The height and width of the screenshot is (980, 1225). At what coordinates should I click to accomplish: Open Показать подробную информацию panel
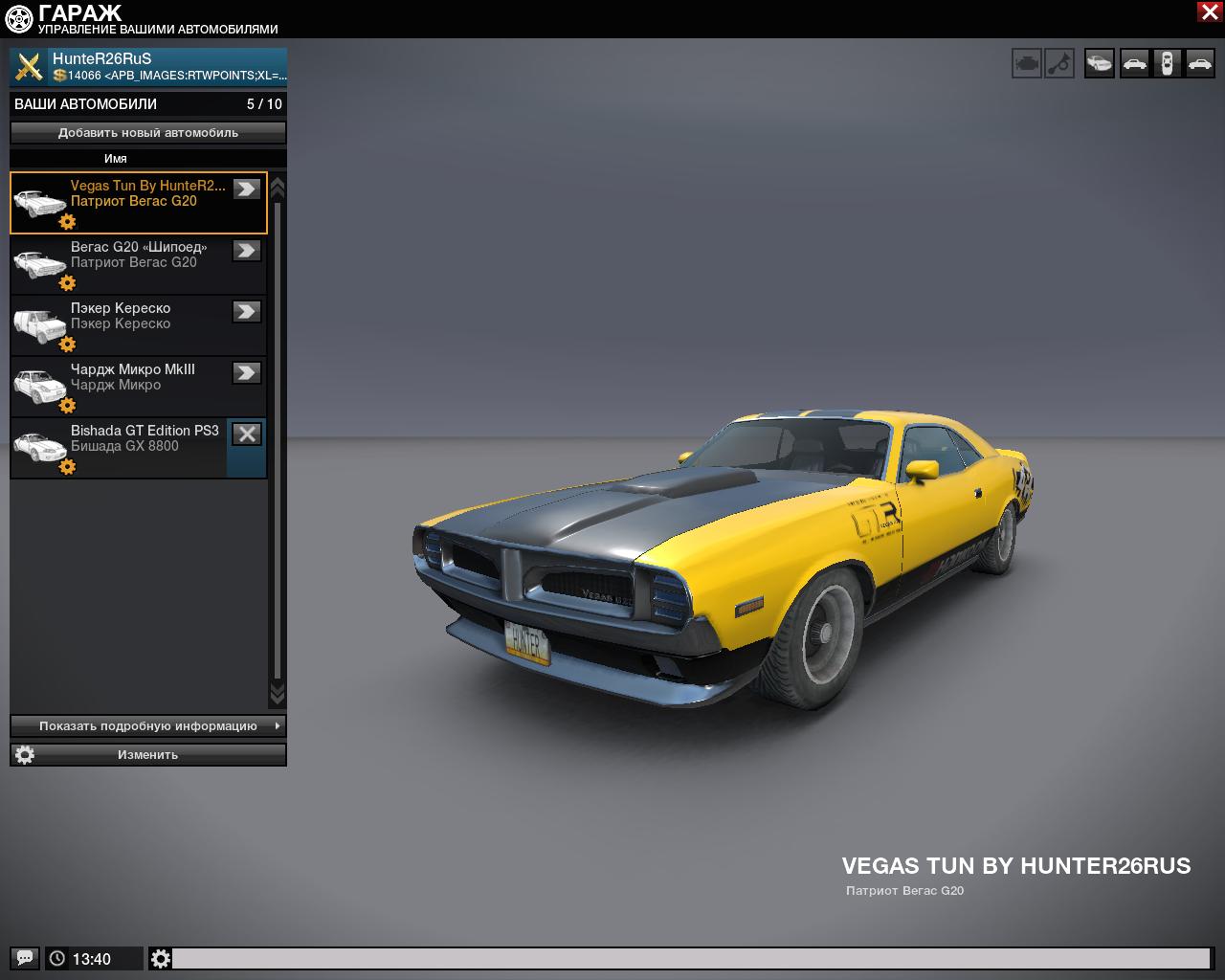[148, 726]
